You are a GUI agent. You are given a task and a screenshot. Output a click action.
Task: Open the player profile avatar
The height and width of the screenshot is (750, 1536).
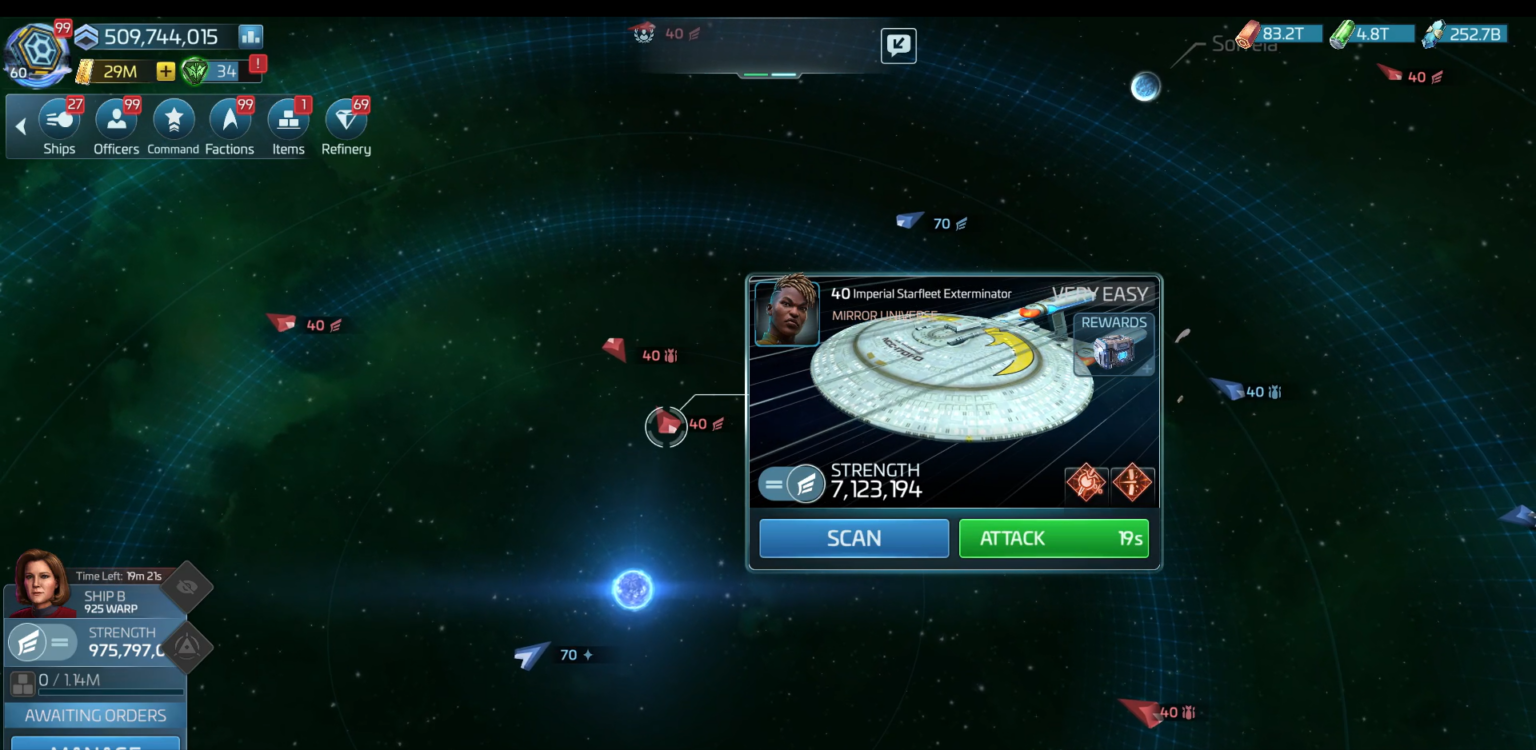pos(36,54)
